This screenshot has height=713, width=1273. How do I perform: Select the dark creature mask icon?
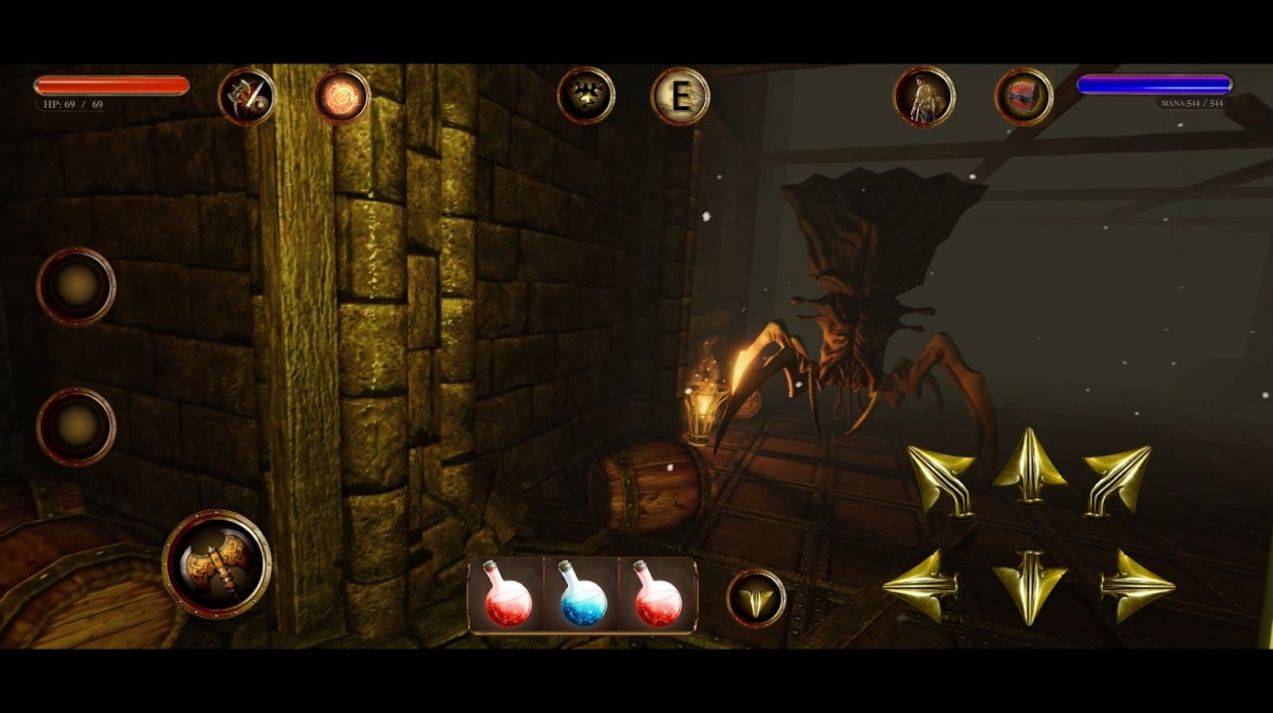[x=586, y=96]
